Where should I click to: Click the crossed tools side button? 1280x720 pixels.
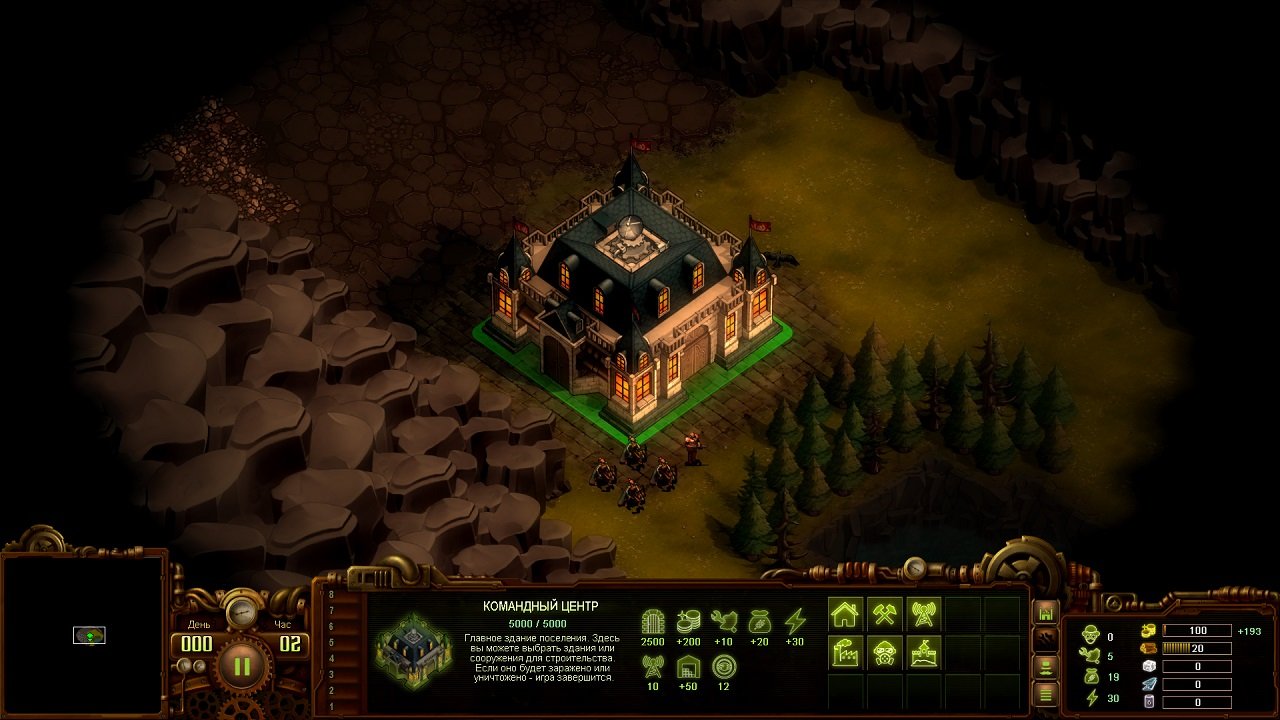[1046, 638]
